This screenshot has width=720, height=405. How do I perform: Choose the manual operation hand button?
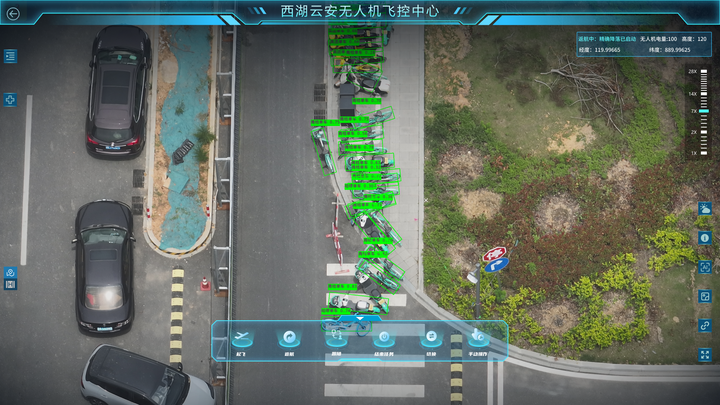tap(479, 338)
